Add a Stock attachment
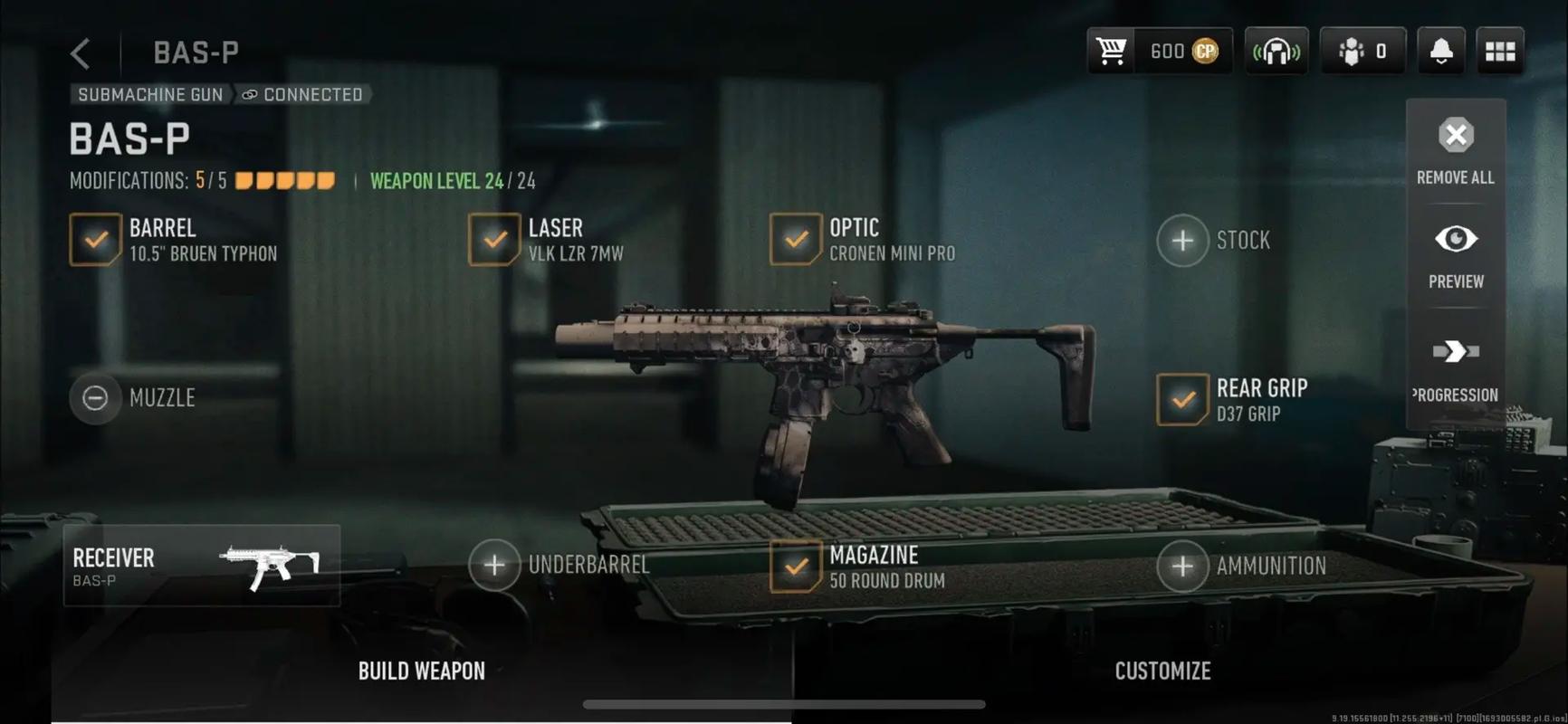Image resolution: width=1568 pixels, height=724 pixels. pos(1182,241)
